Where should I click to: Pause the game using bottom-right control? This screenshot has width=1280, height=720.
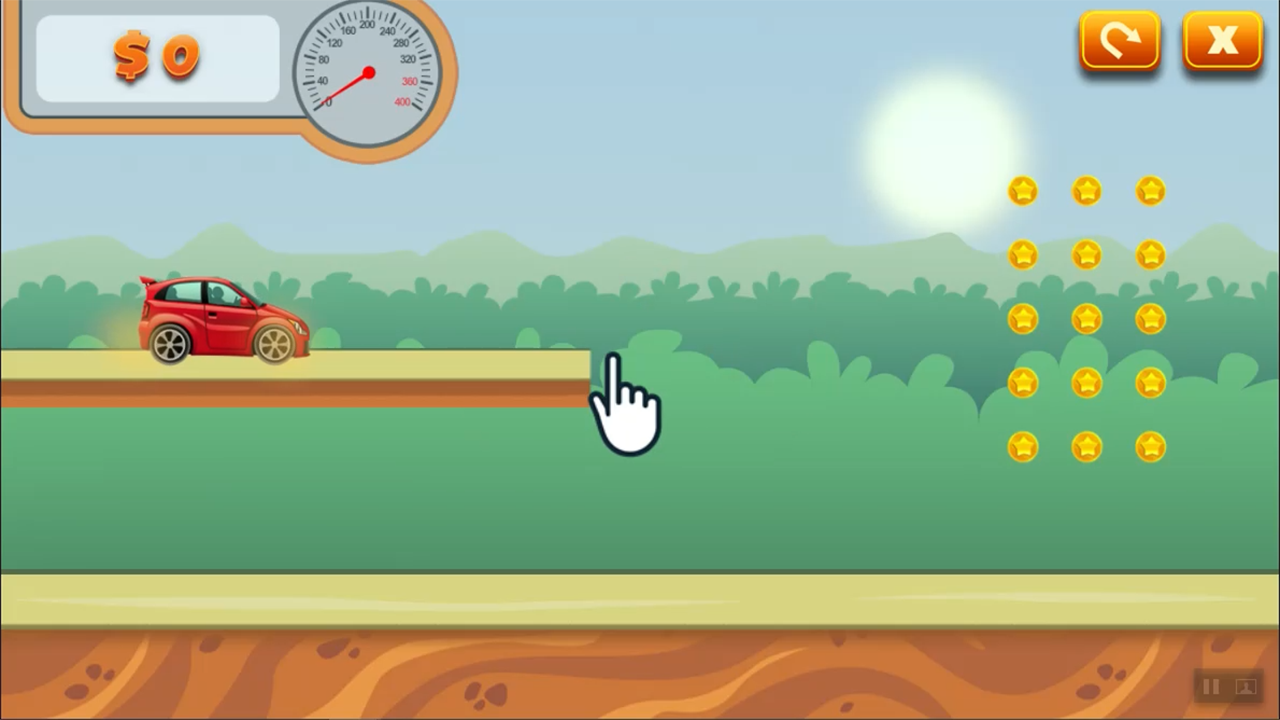tap(1210, 687)
